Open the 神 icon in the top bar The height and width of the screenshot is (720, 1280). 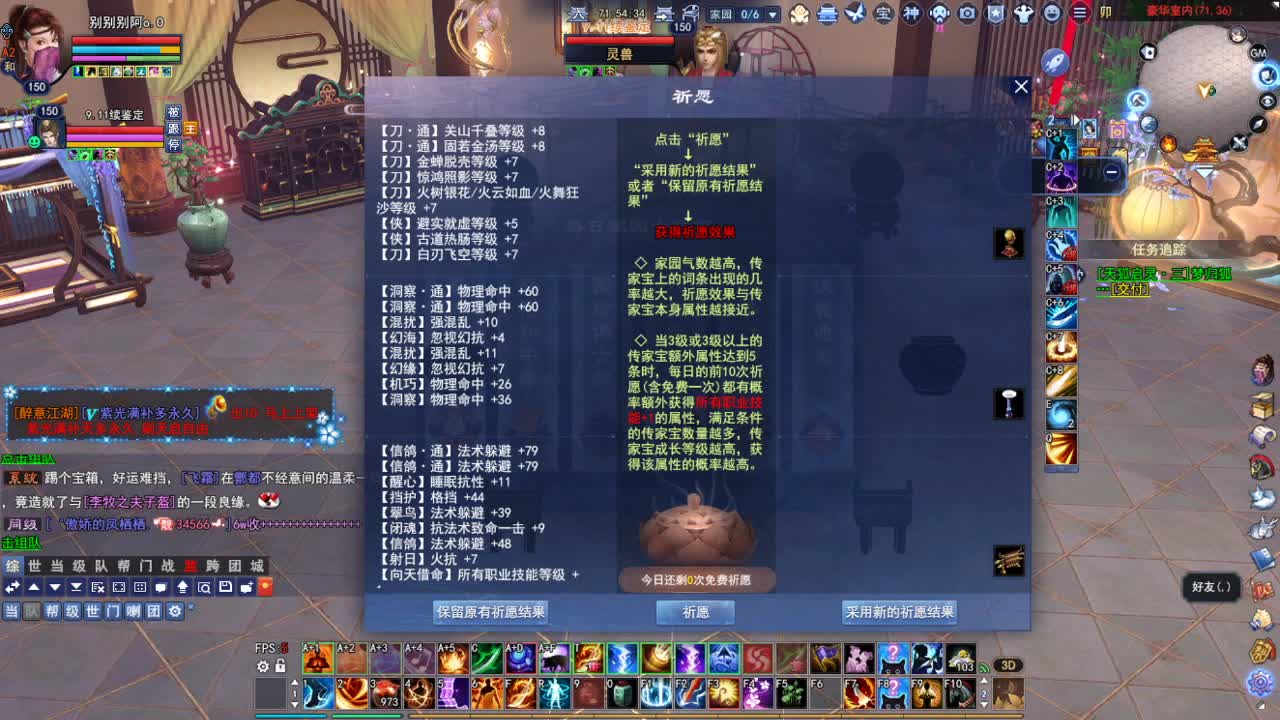[912, 13]
